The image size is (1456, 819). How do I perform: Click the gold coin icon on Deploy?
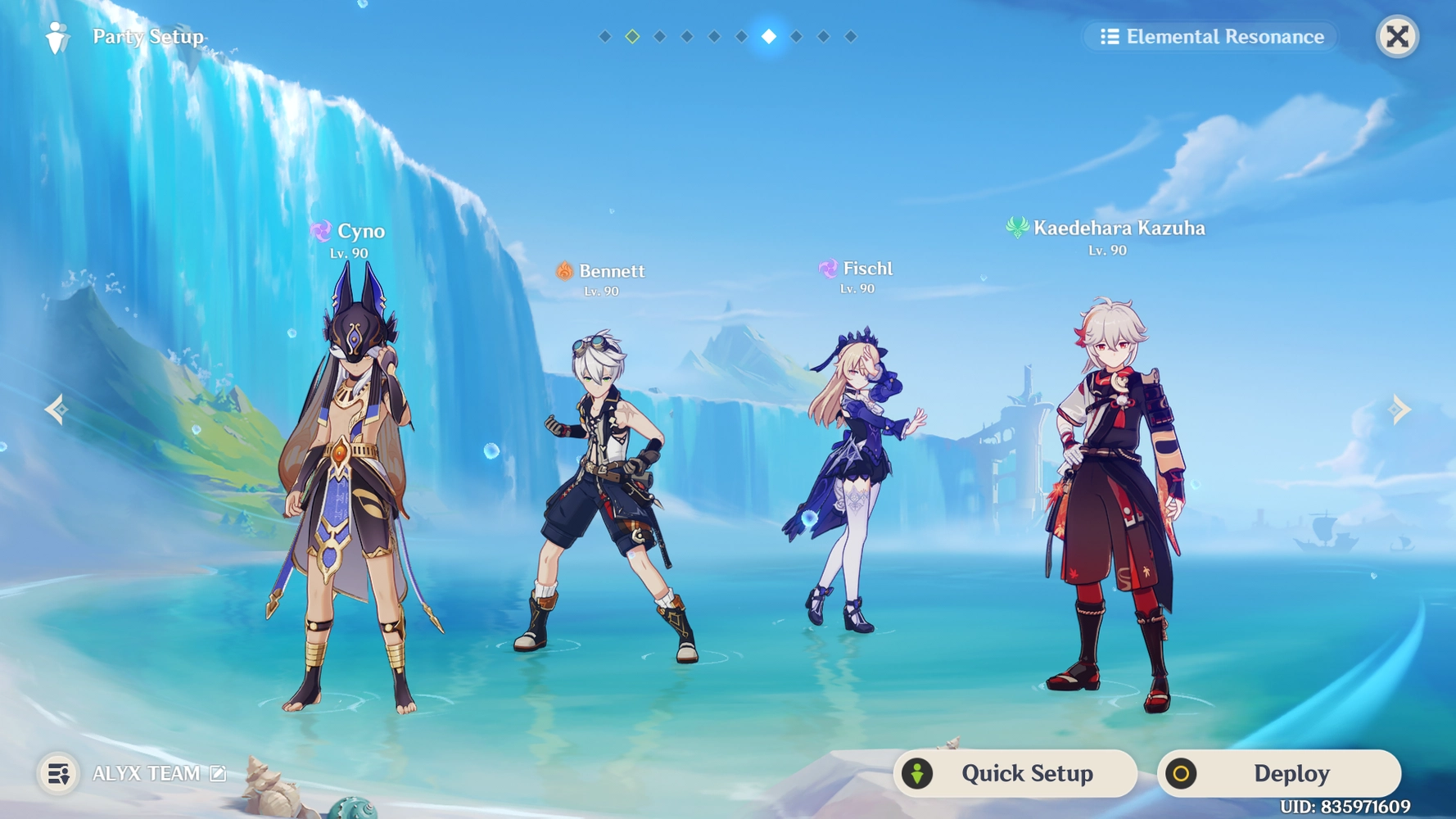point(1179,772)
